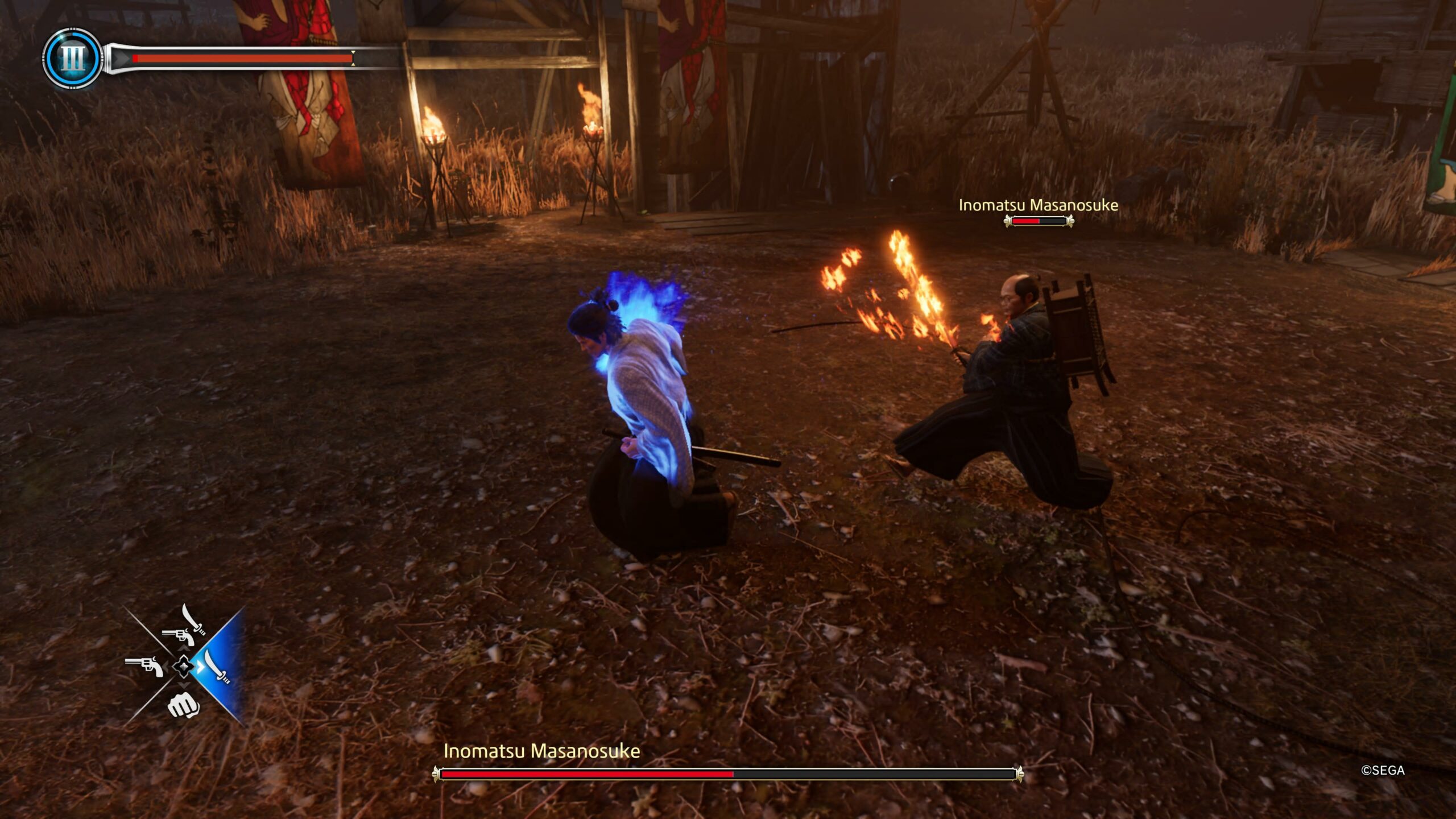Choose the highlighted Swordsman katana style

tap(218, 667)
